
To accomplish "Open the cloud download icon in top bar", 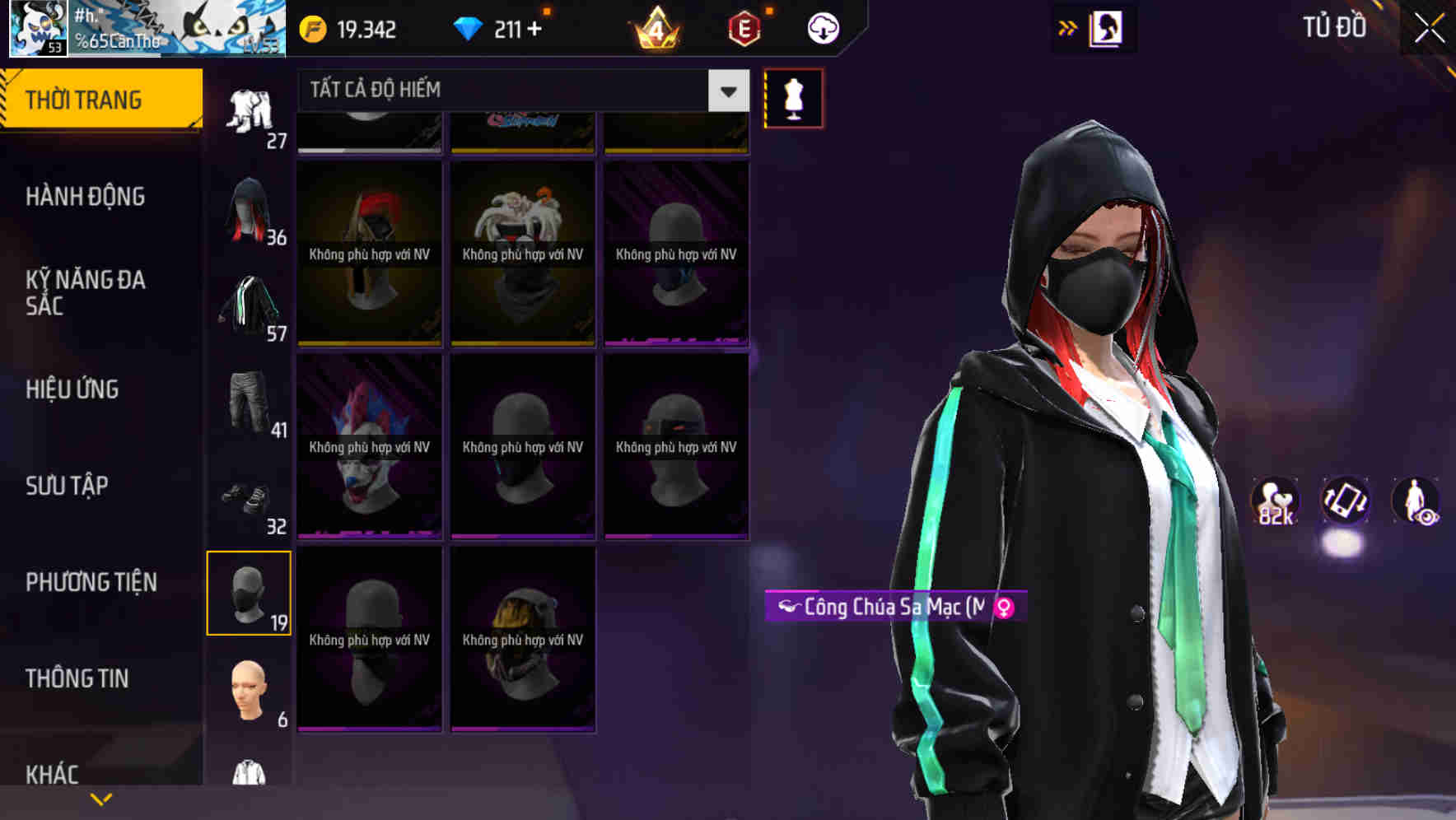I will (822, 27).
